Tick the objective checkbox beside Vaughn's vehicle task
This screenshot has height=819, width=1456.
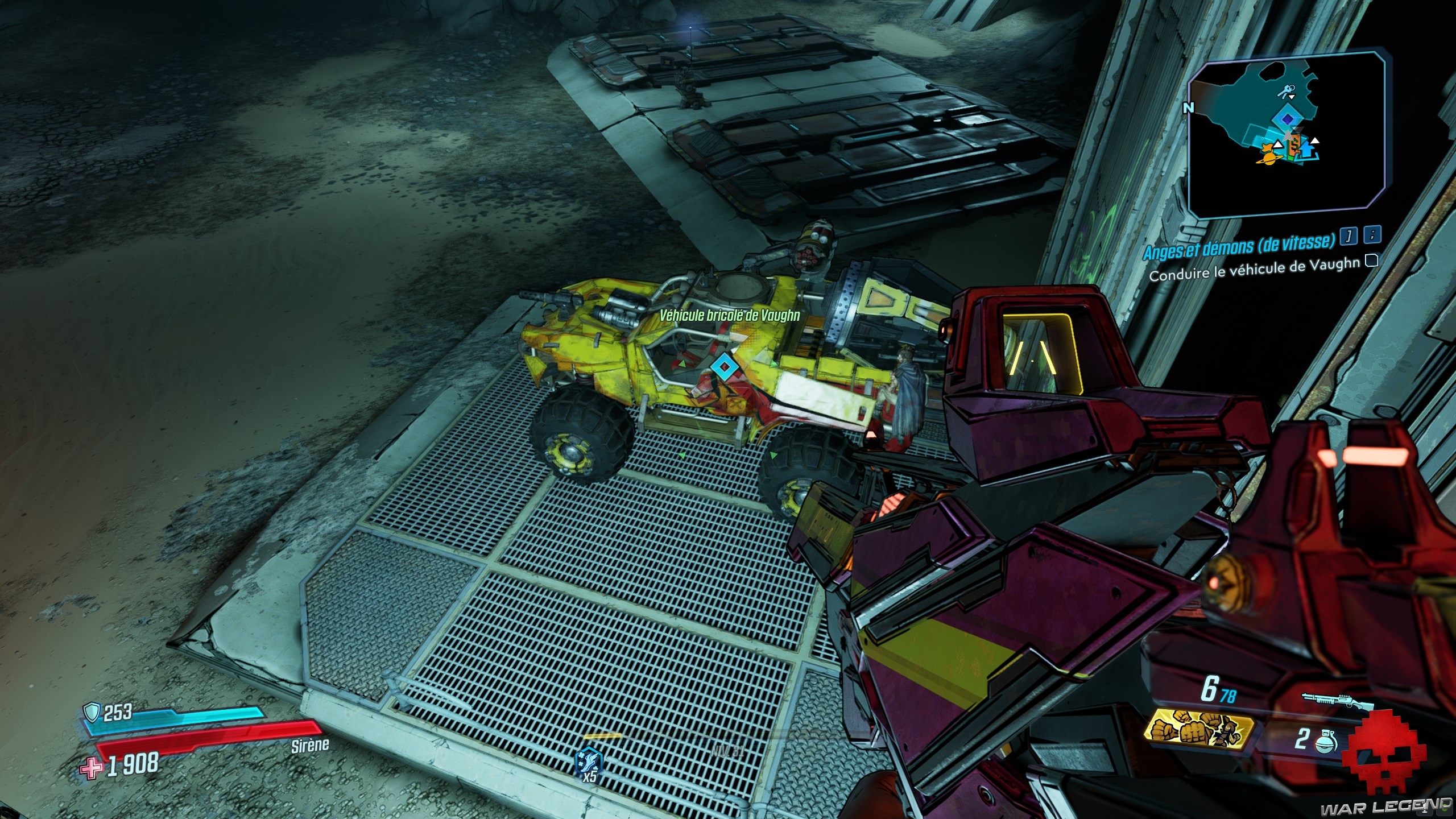1371,260
